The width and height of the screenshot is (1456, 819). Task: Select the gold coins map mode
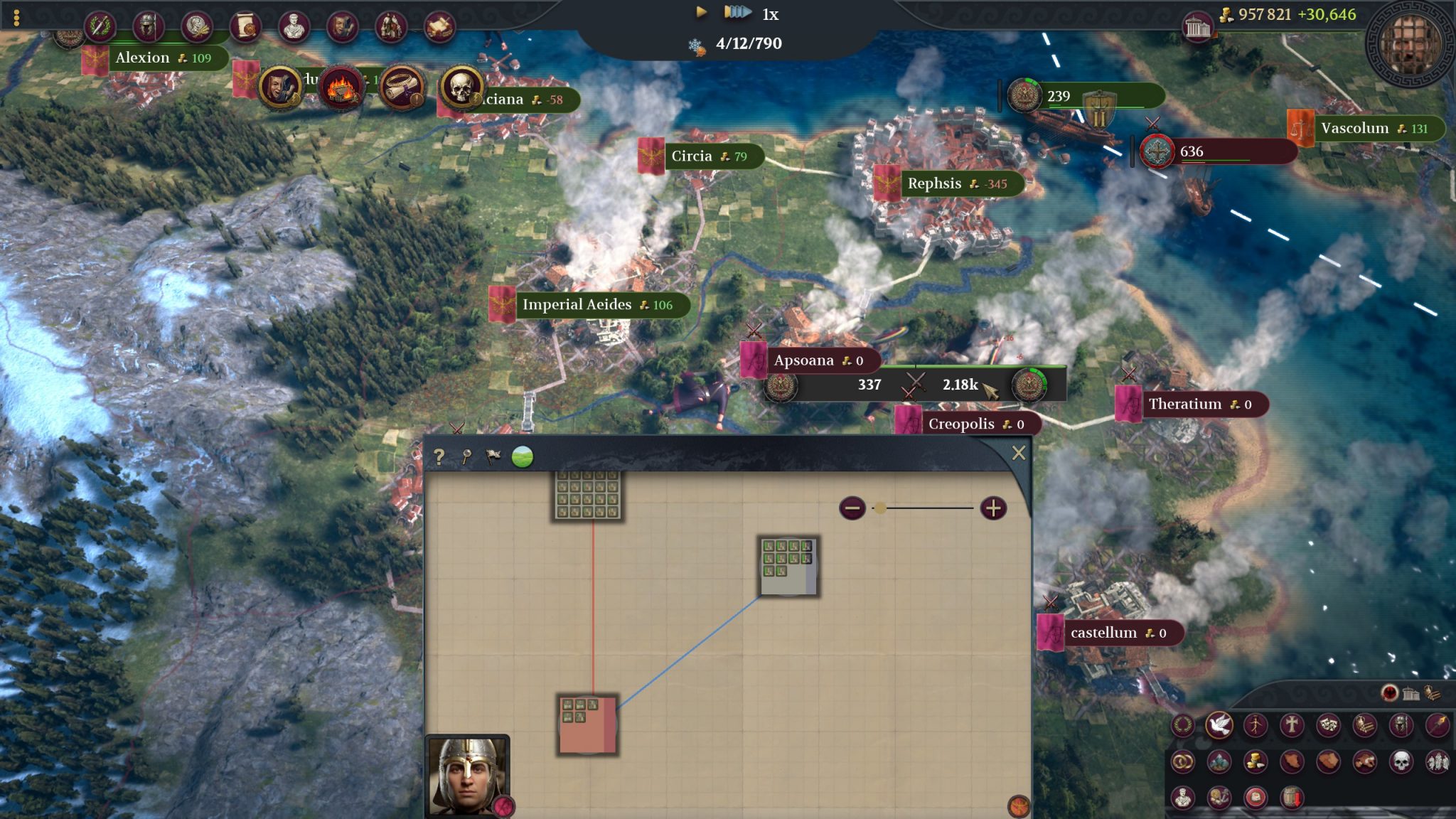(1255, 761)
